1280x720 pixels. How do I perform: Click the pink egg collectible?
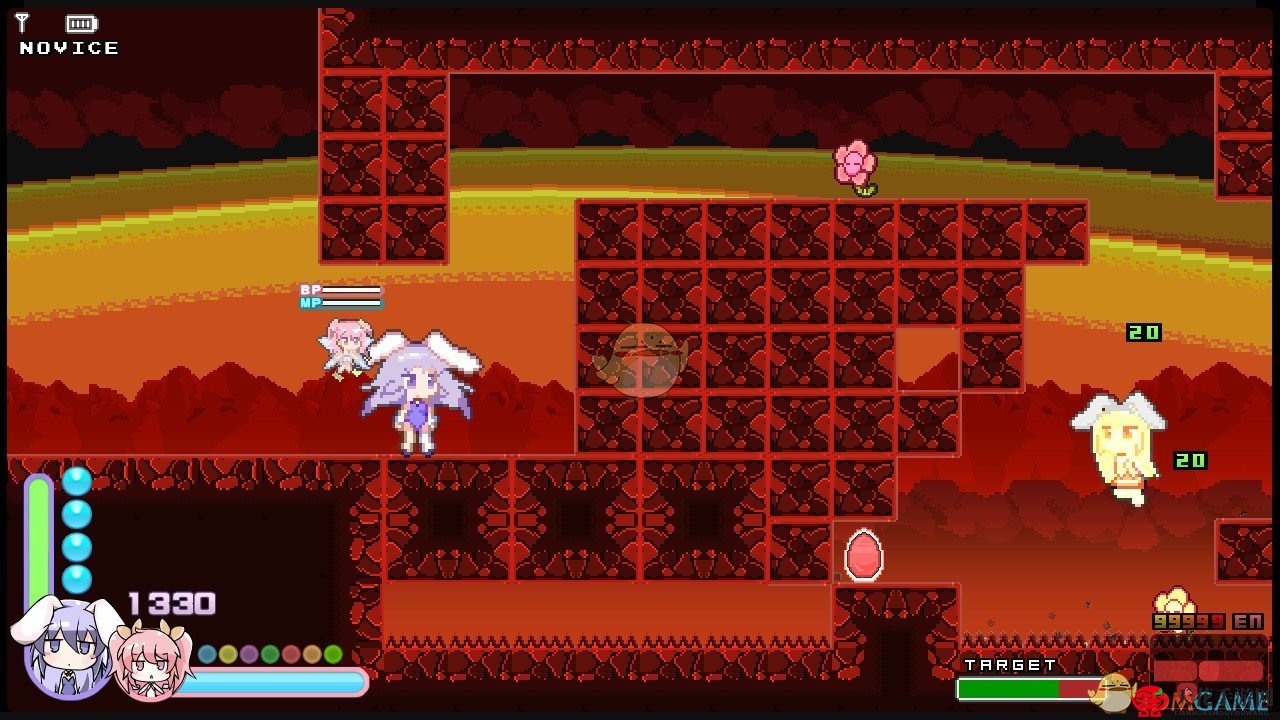point(862,553)
